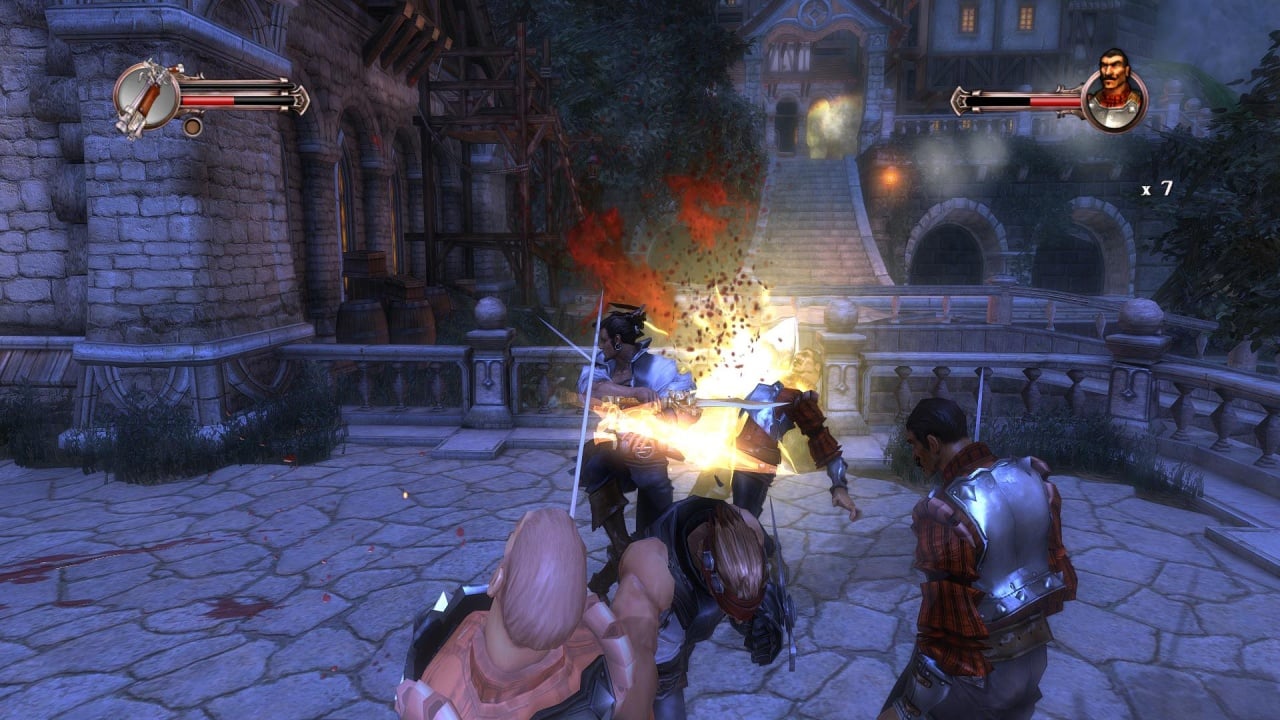Select the small bronze coin indicator
The width and height of the screenshot is (1280, 720).
point(193,126)
